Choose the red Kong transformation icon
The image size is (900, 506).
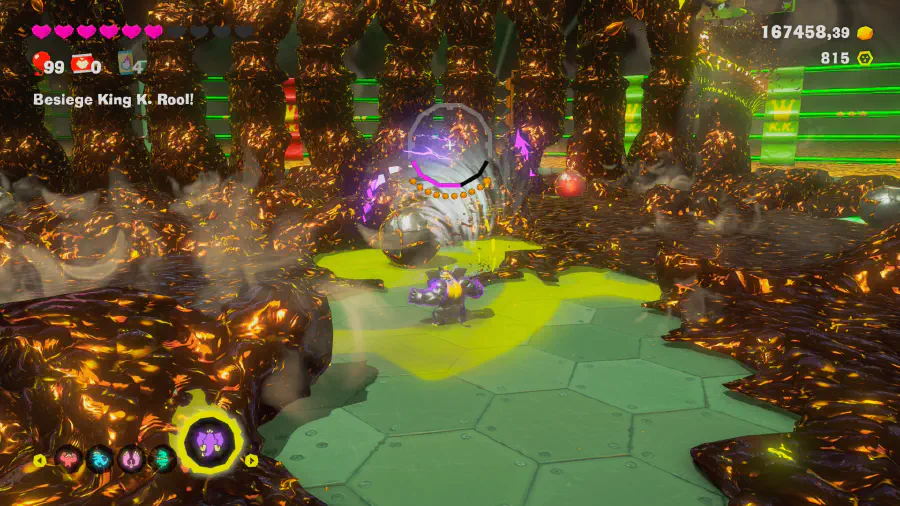[x=69, y=460]
